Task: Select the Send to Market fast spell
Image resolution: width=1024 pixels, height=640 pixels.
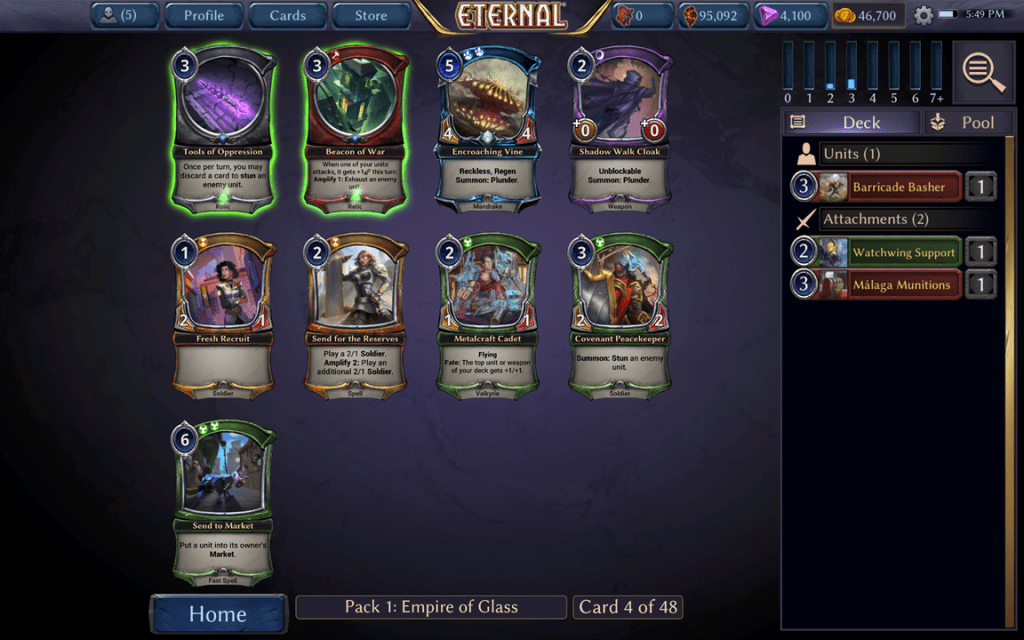Action: click(223, 503)
